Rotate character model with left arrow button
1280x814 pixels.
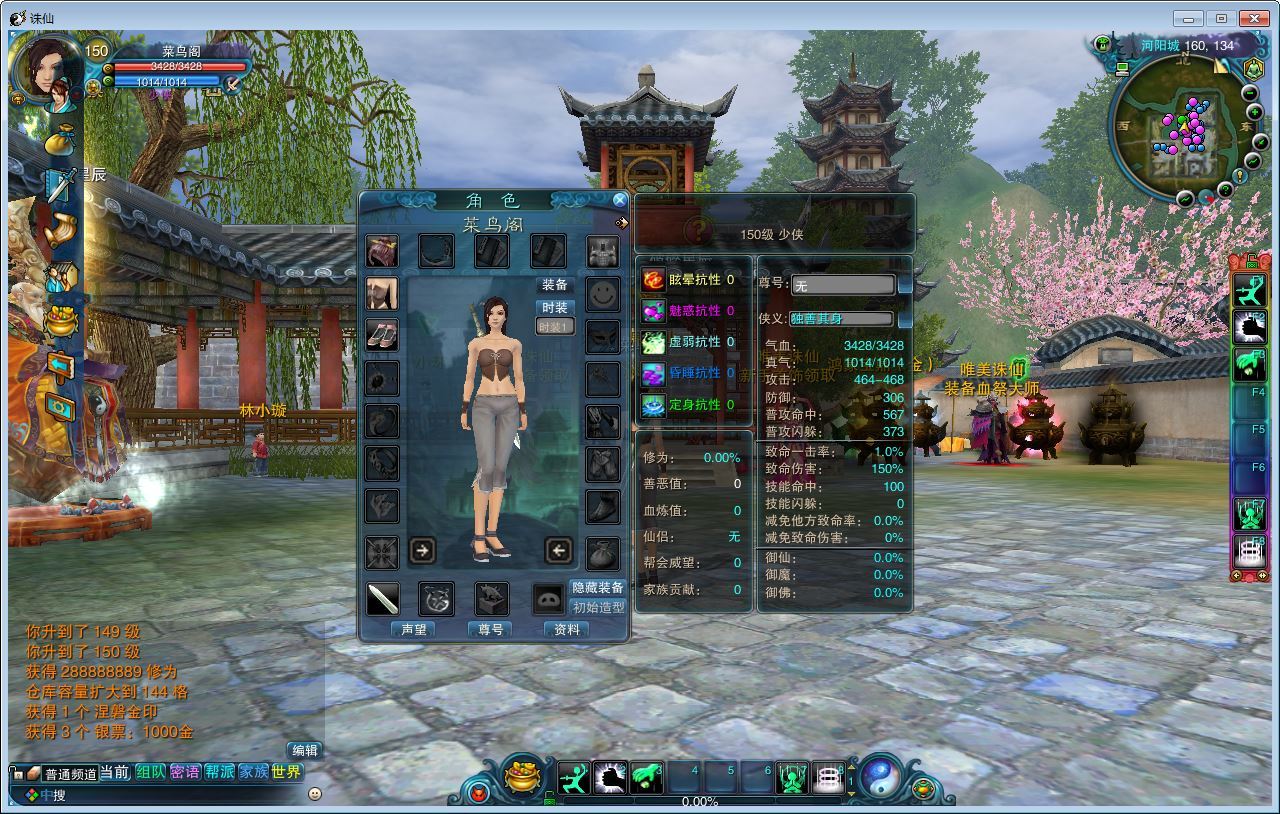(558, 549)
